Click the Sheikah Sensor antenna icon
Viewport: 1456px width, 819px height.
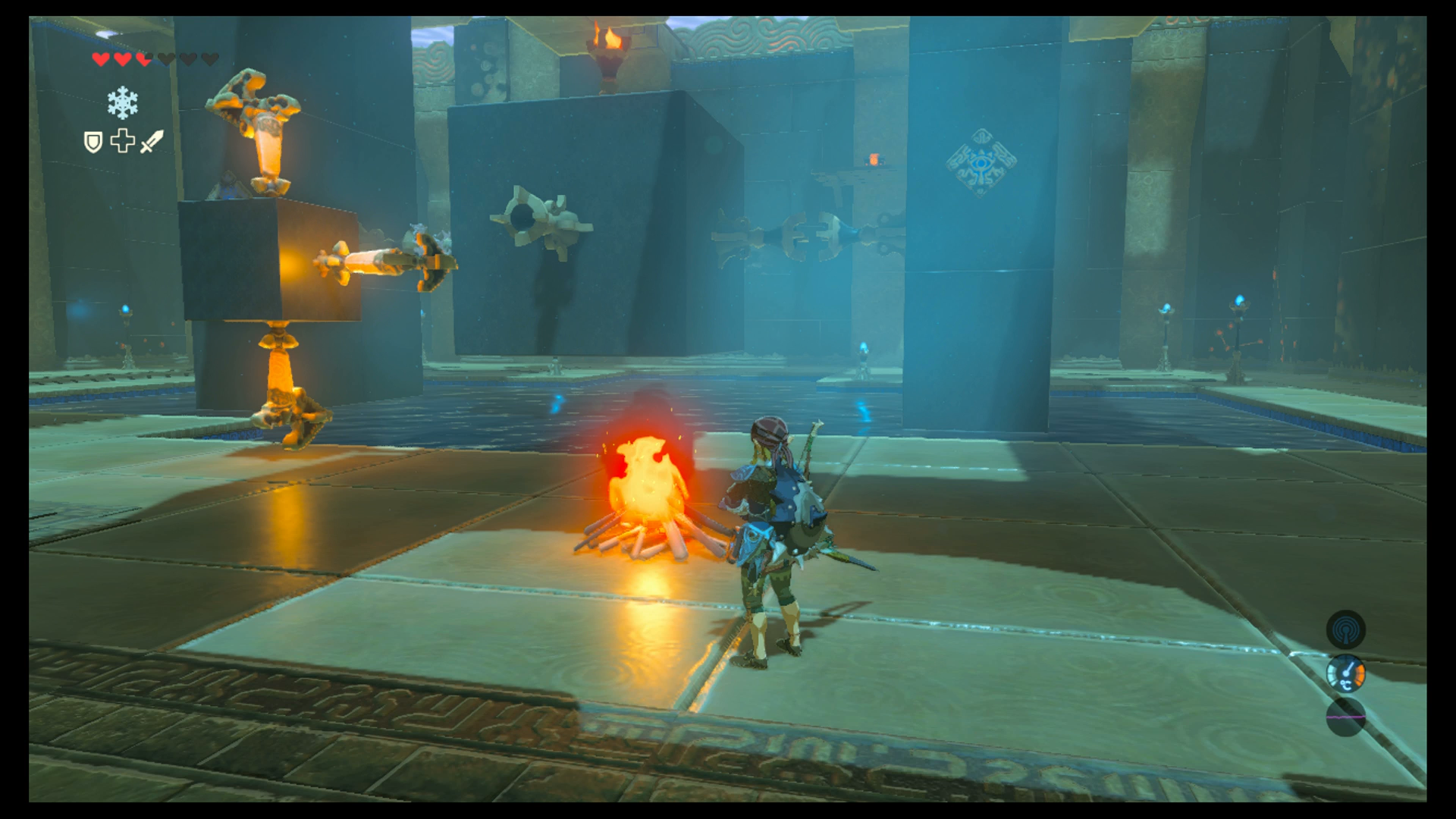tap(1346, 629)
